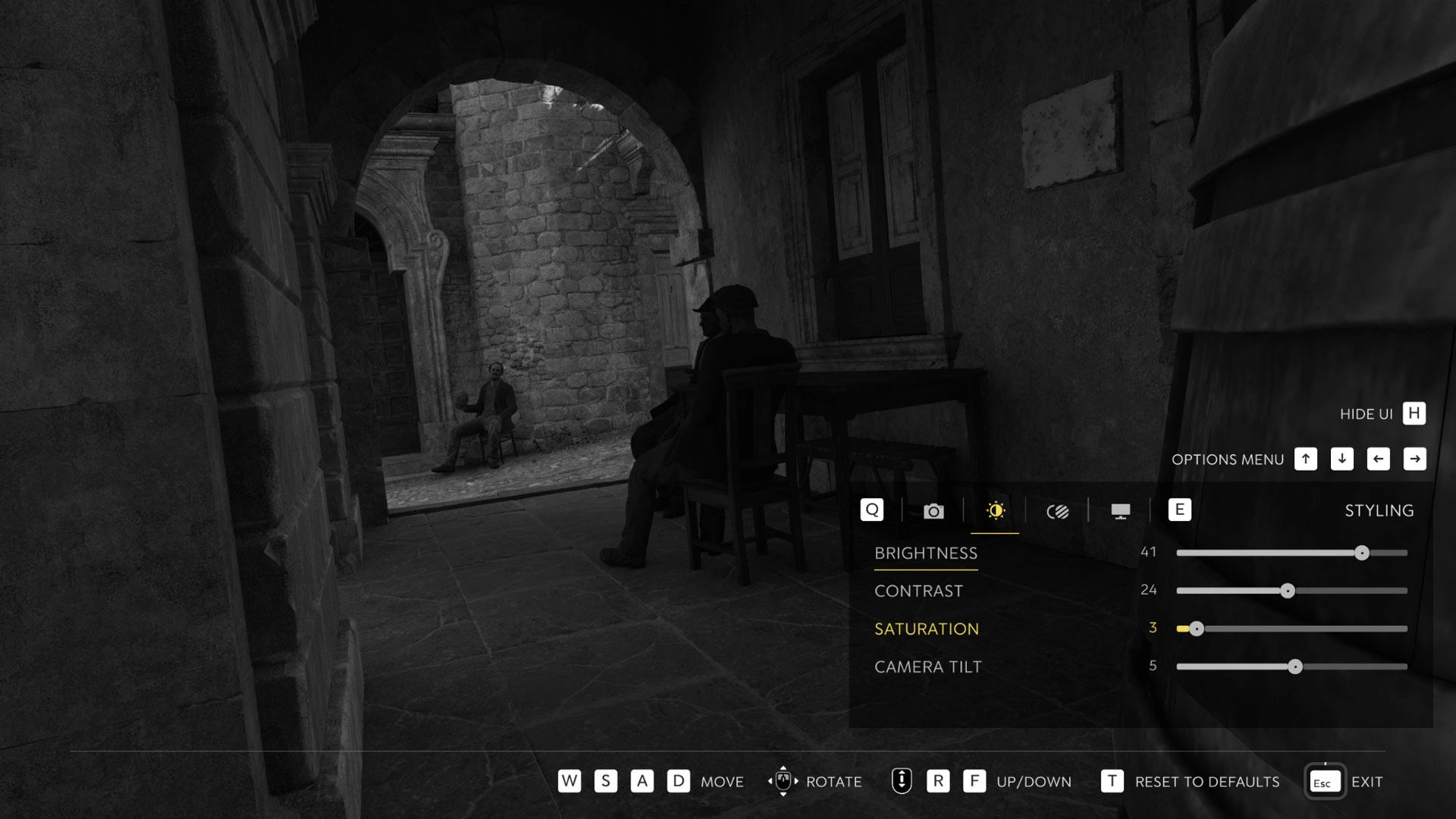Switch to the Brightness setting
The image size is (1456, 819).
[x=926, y=553]
